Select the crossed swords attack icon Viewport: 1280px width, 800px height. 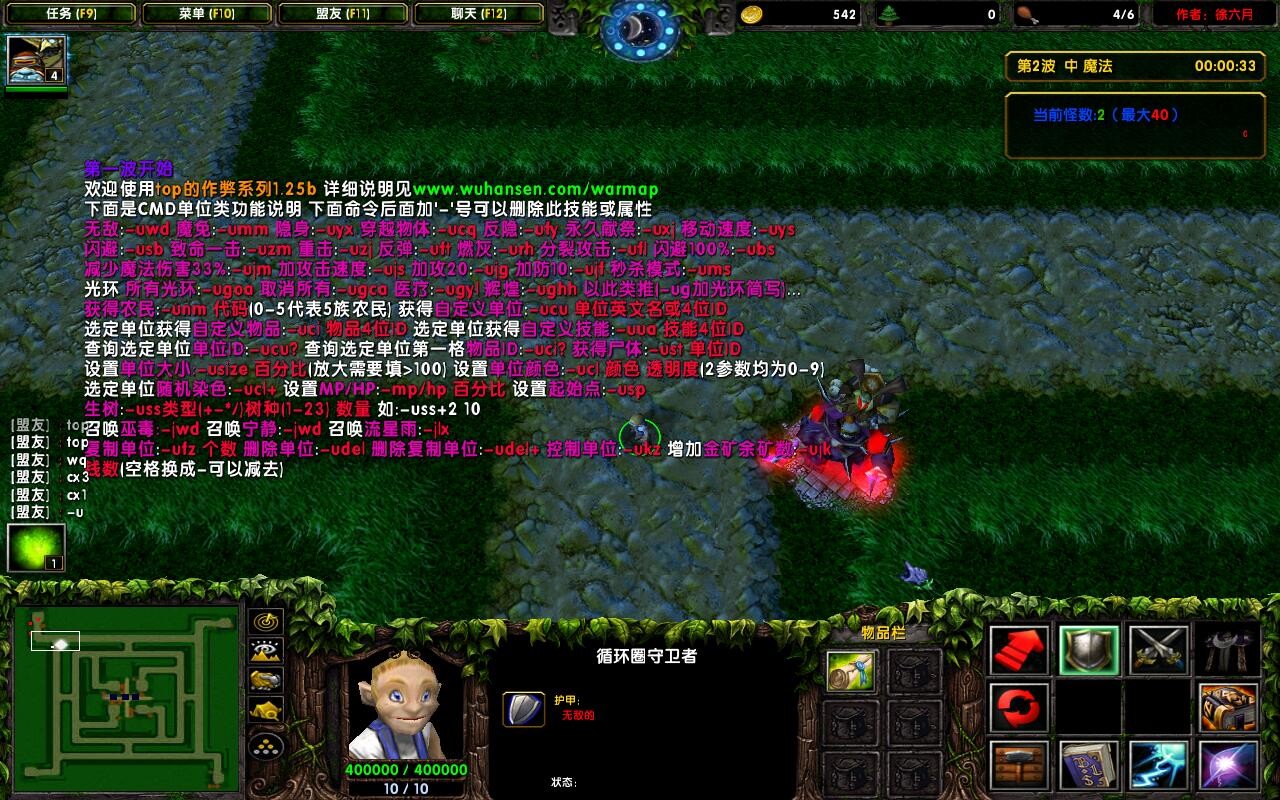pos(1159,649)
